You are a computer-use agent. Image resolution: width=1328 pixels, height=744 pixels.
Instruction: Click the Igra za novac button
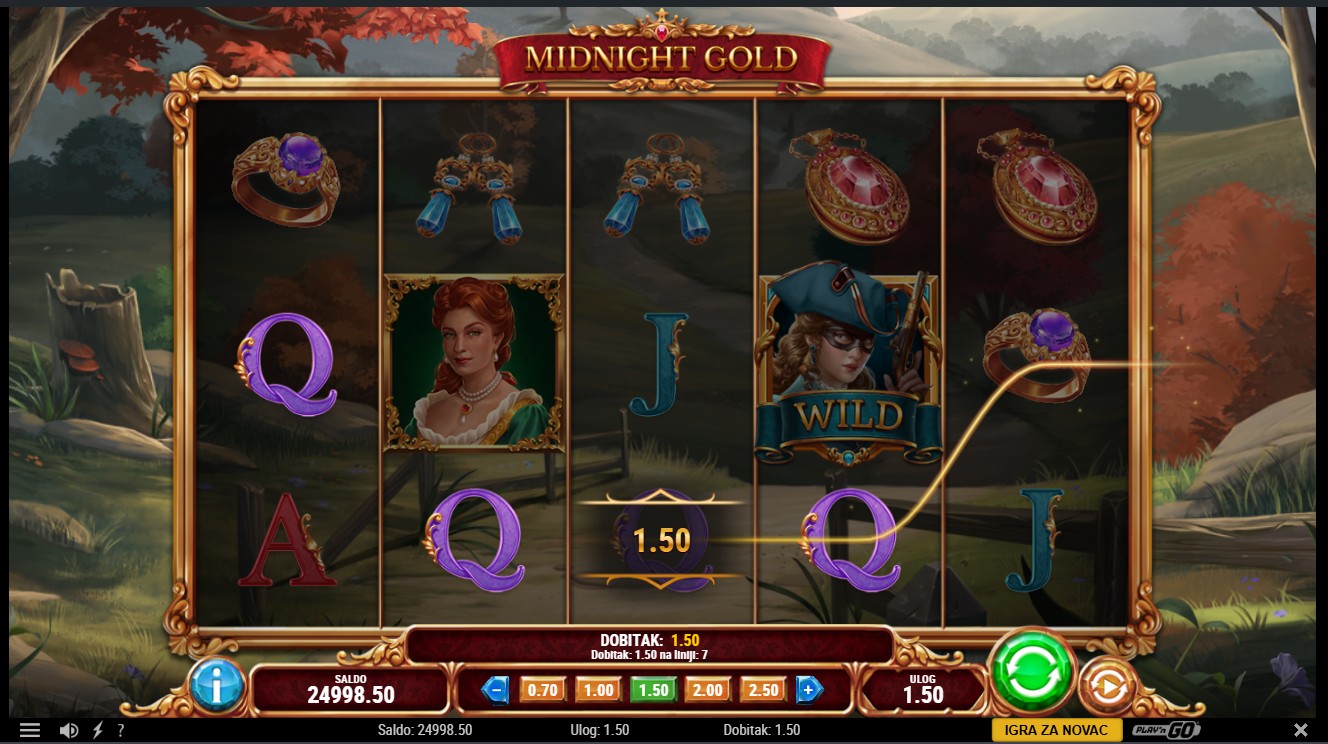[x=1057, y=730]
